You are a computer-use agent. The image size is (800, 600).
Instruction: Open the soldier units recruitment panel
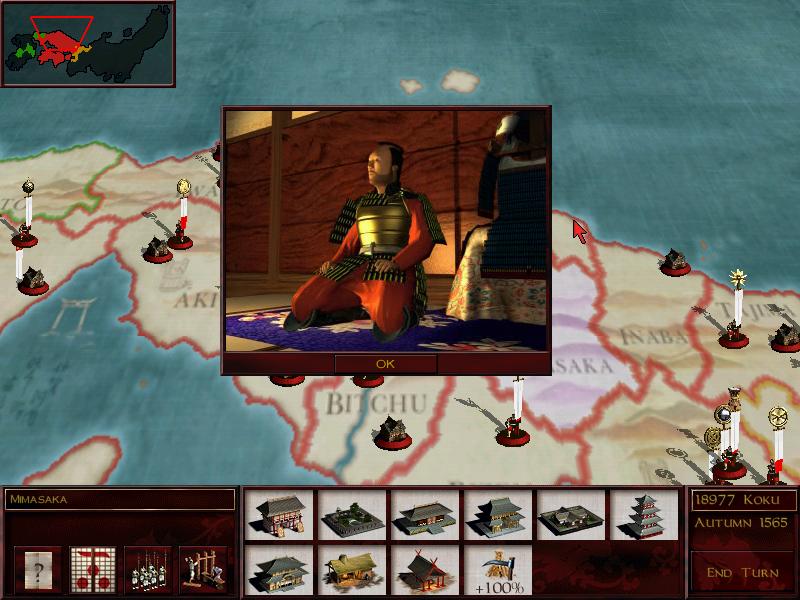(x=149, y=570)
